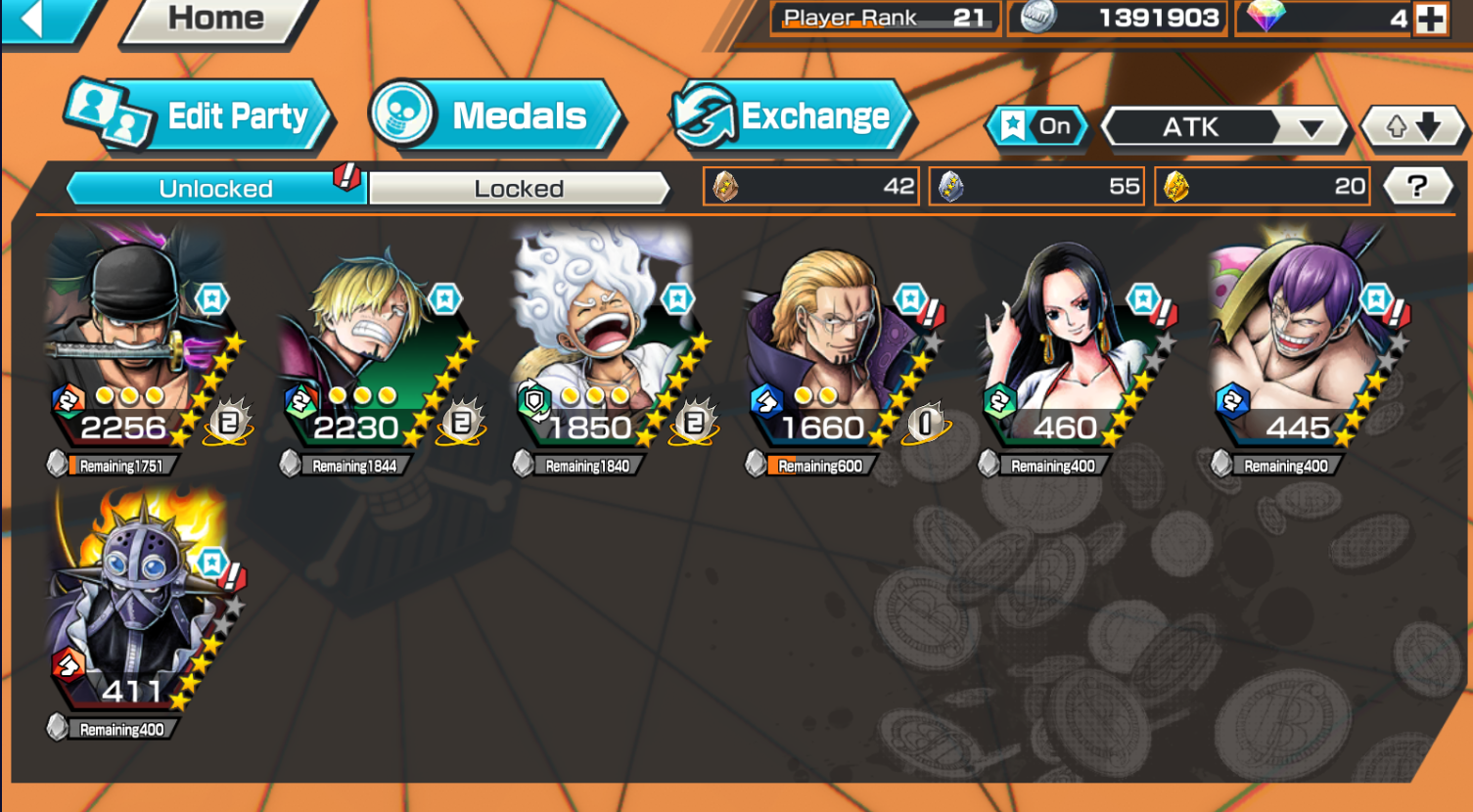1473x812 pixels.
Task: Toggle the favorite filter marked On
Action: click(x=1037, y=126)
